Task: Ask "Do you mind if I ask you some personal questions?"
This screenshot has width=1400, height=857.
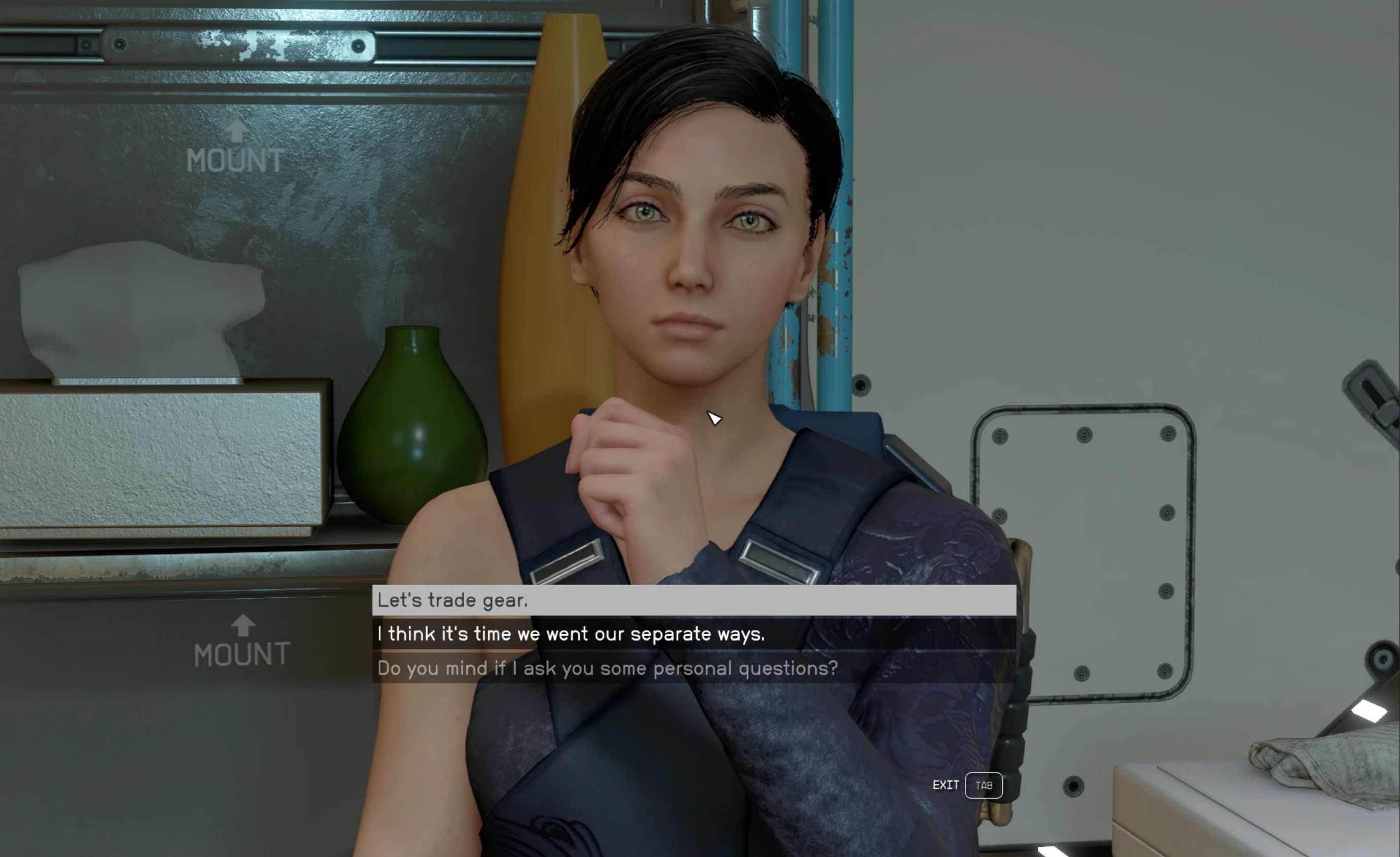Action: point(607,668)
